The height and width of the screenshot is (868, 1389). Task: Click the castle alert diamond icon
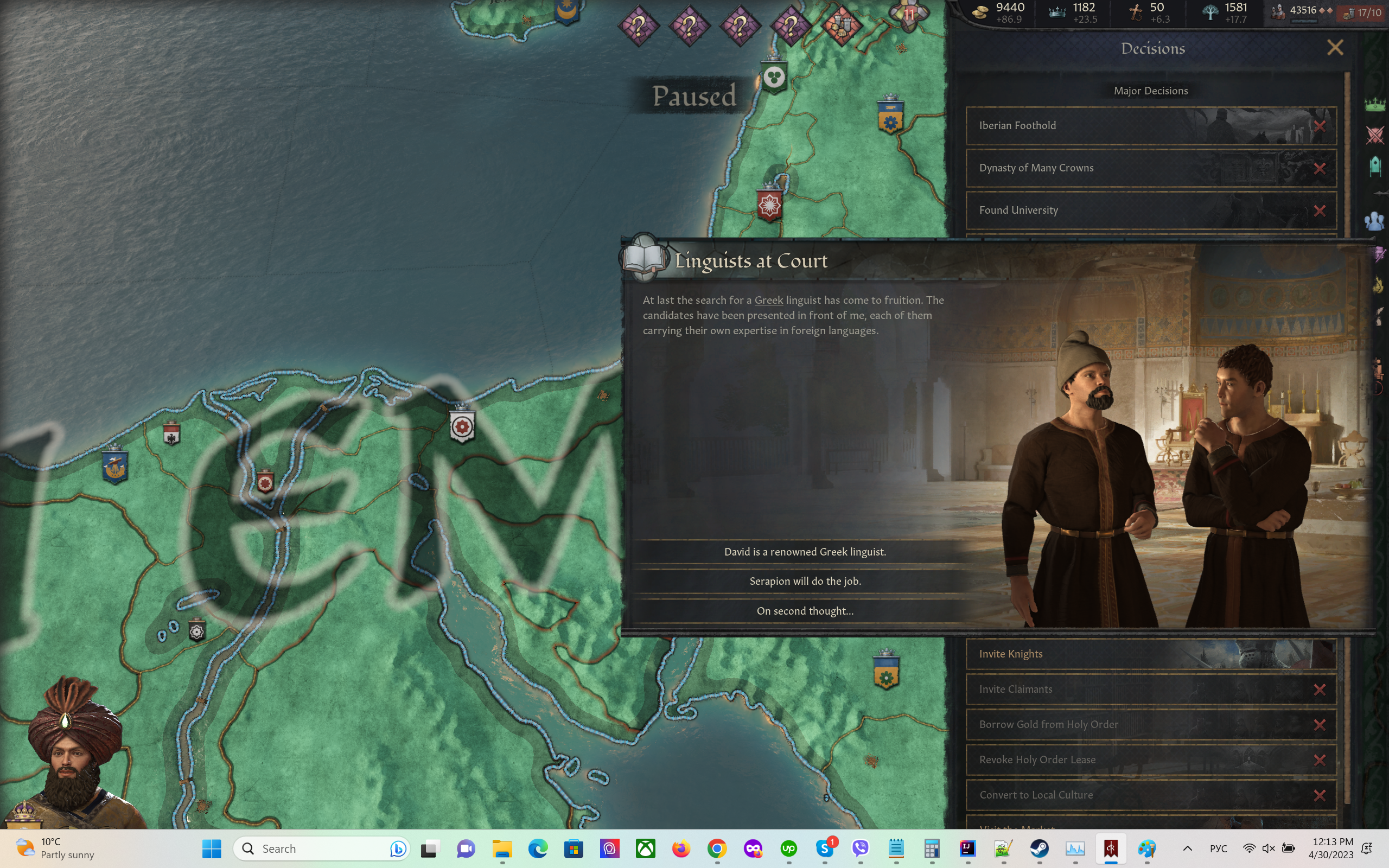point(842,25)
